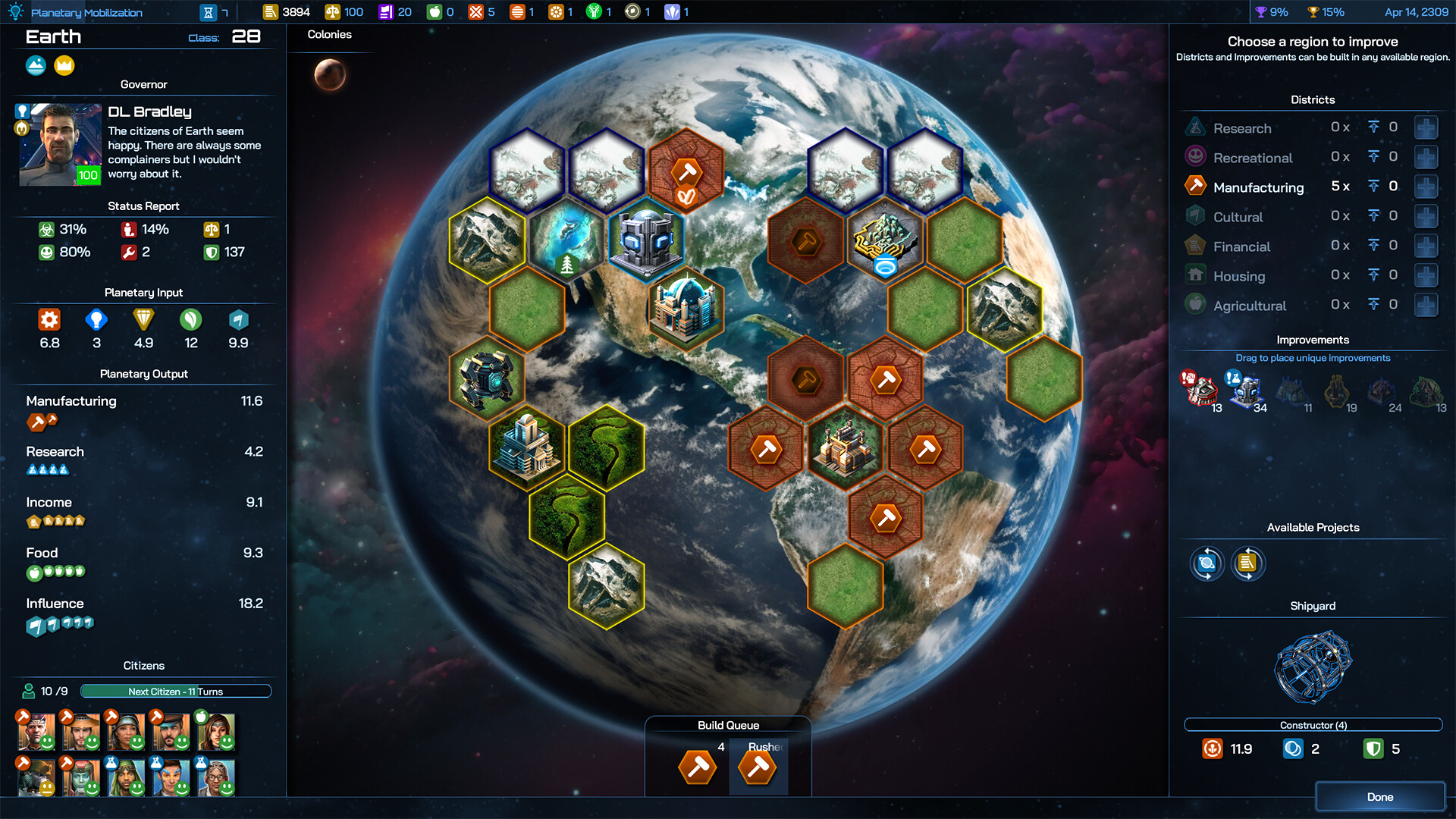The width and height of the screenshot is (1456, 819).
Task: Switch to the Colonies tab
Action: coord(328,34)
